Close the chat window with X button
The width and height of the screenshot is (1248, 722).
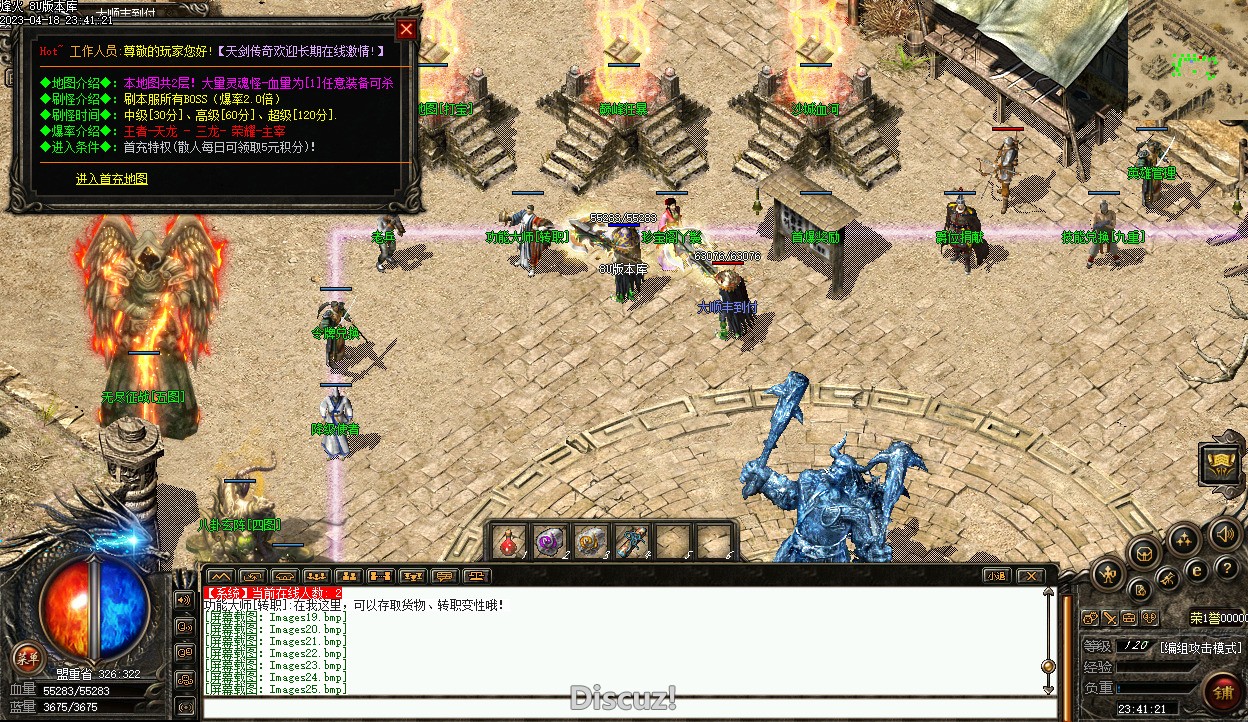[x=1030, y=576]
